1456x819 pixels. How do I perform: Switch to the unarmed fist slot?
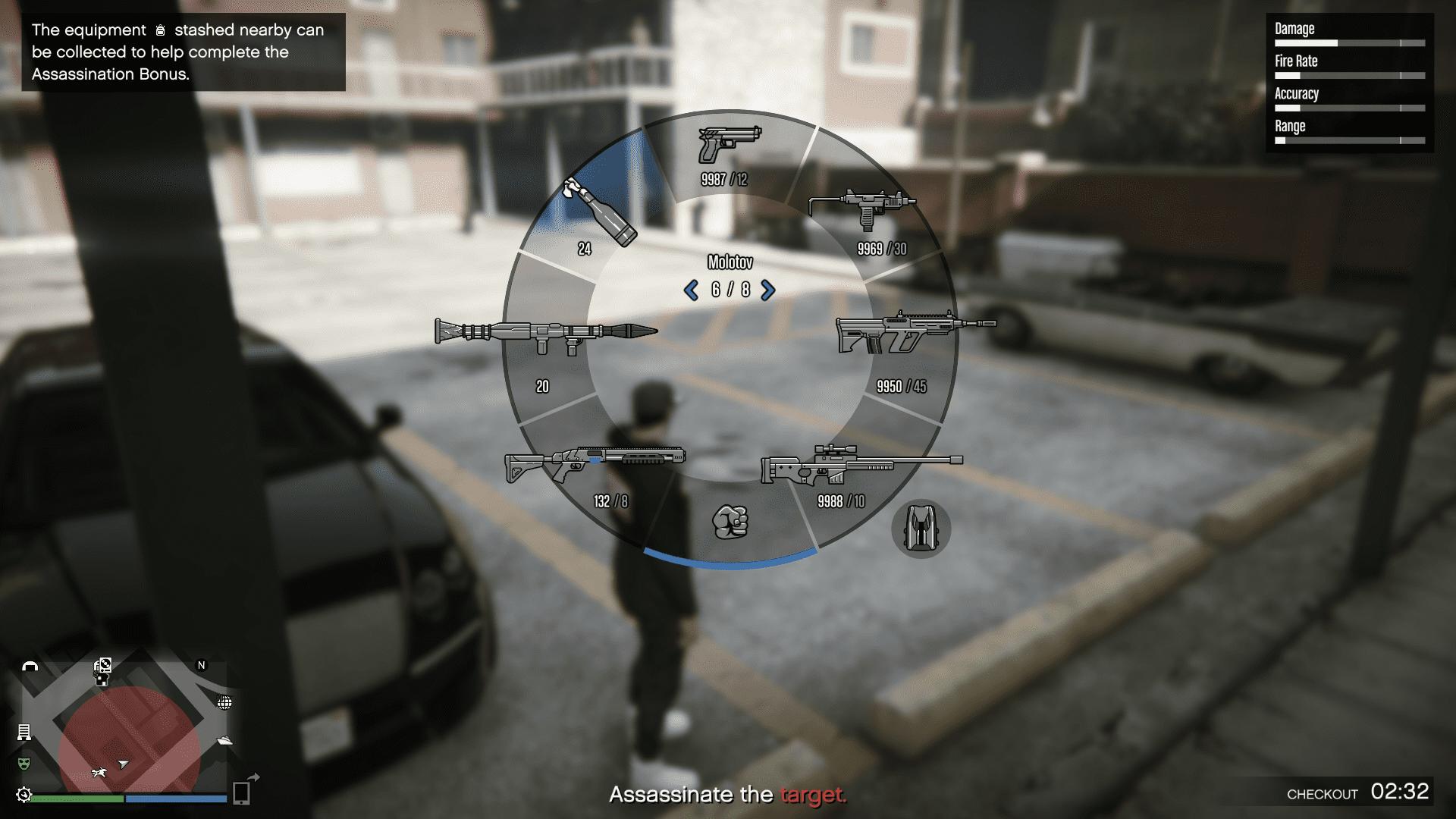click(x=730, y=522)
